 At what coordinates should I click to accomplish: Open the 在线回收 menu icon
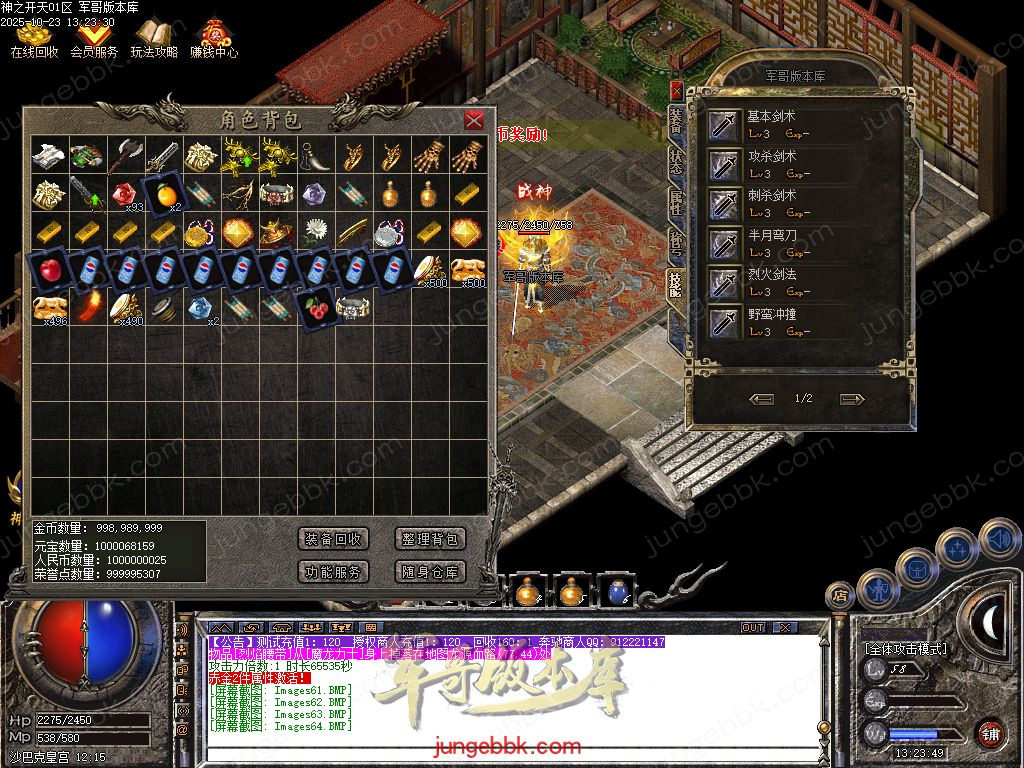[34, 36]
